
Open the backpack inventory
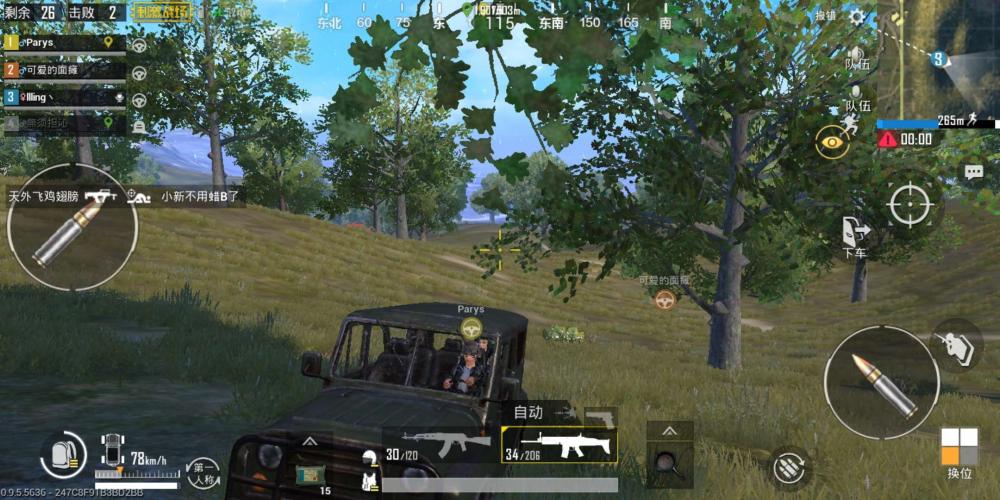point(62,456)
